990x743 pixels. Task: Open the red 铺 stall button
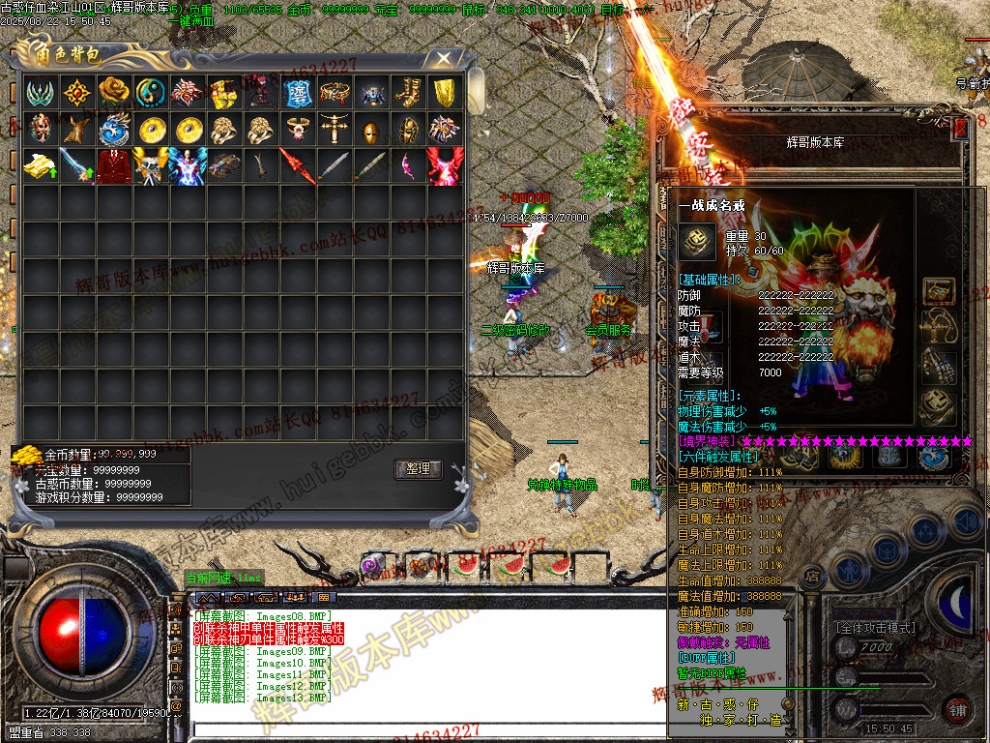(x=958, y=711)
